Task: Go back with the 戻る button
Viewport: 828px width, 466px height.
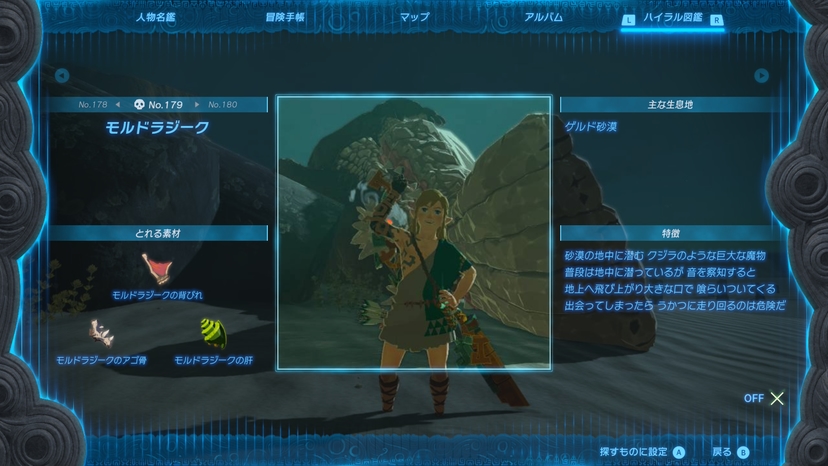Action: click(730, 452)
